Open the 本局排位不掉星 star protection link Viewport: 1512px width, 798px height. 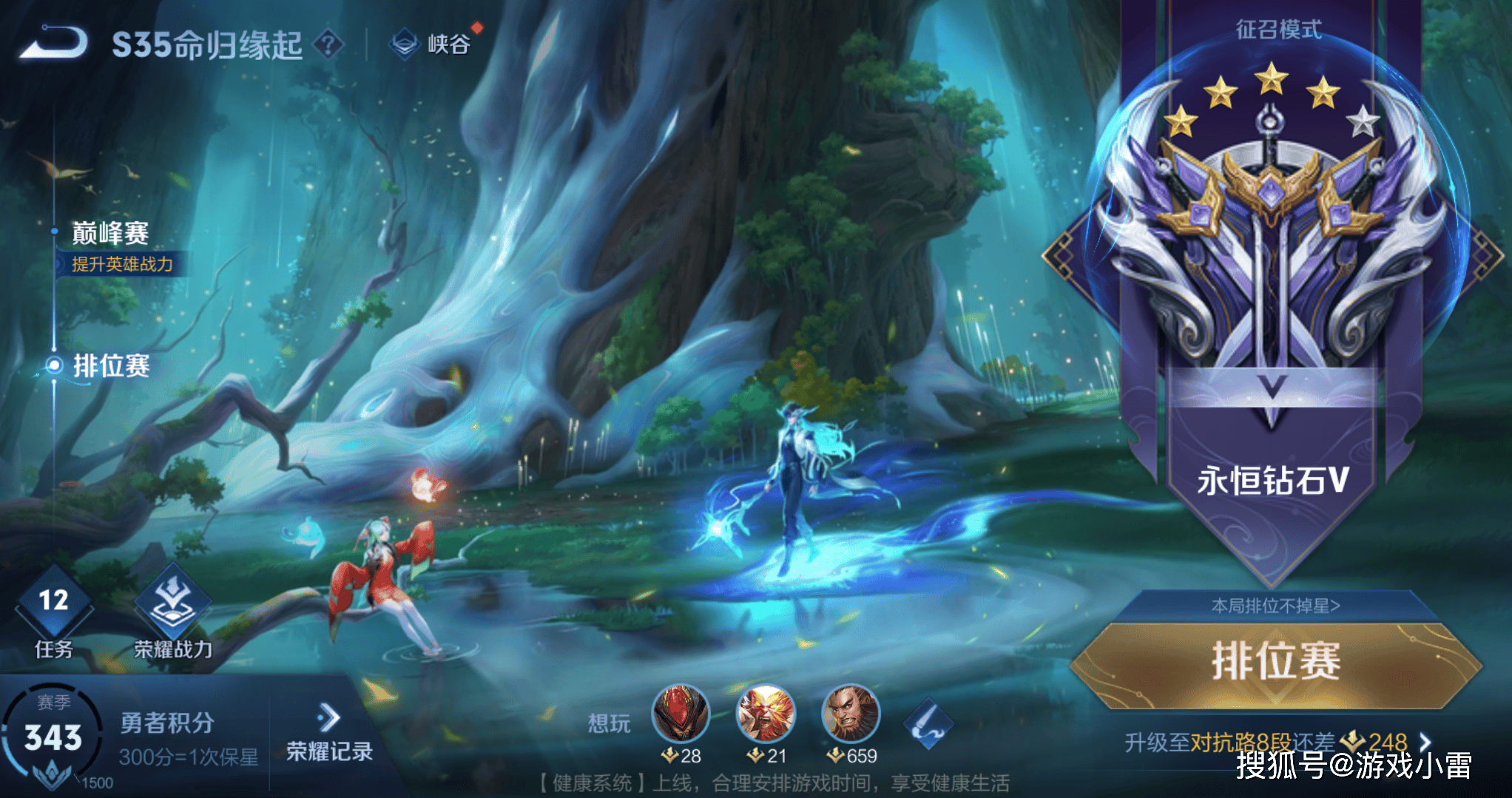click(x=1276, y=606)
